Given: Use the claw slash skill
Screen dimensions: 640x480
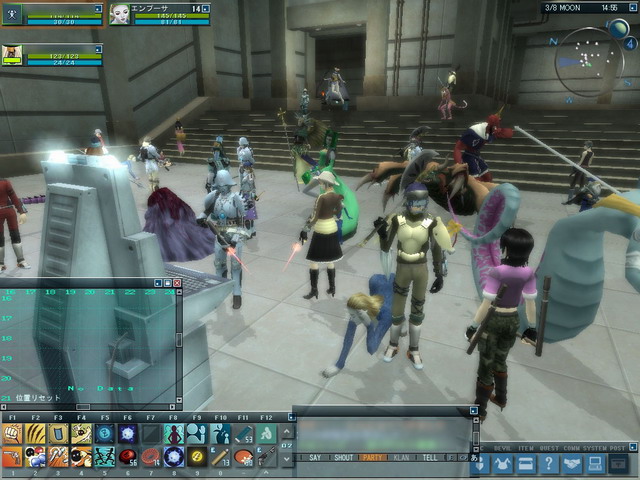Looking at the screenshot, I should point(35,433).
